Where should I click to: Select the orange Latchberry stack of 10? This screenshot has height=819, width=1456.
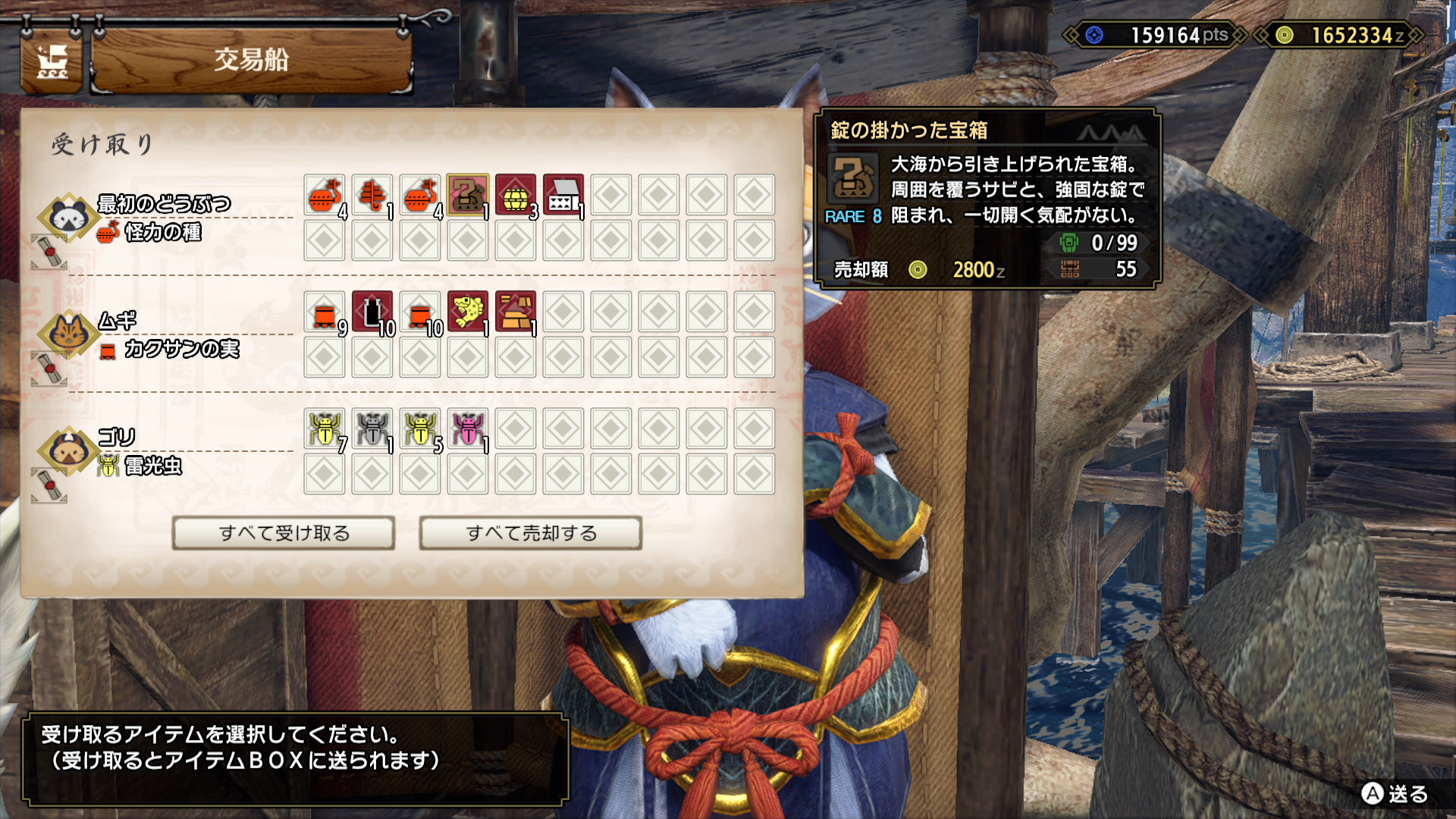pyautogui.click(x=420, y=312)
